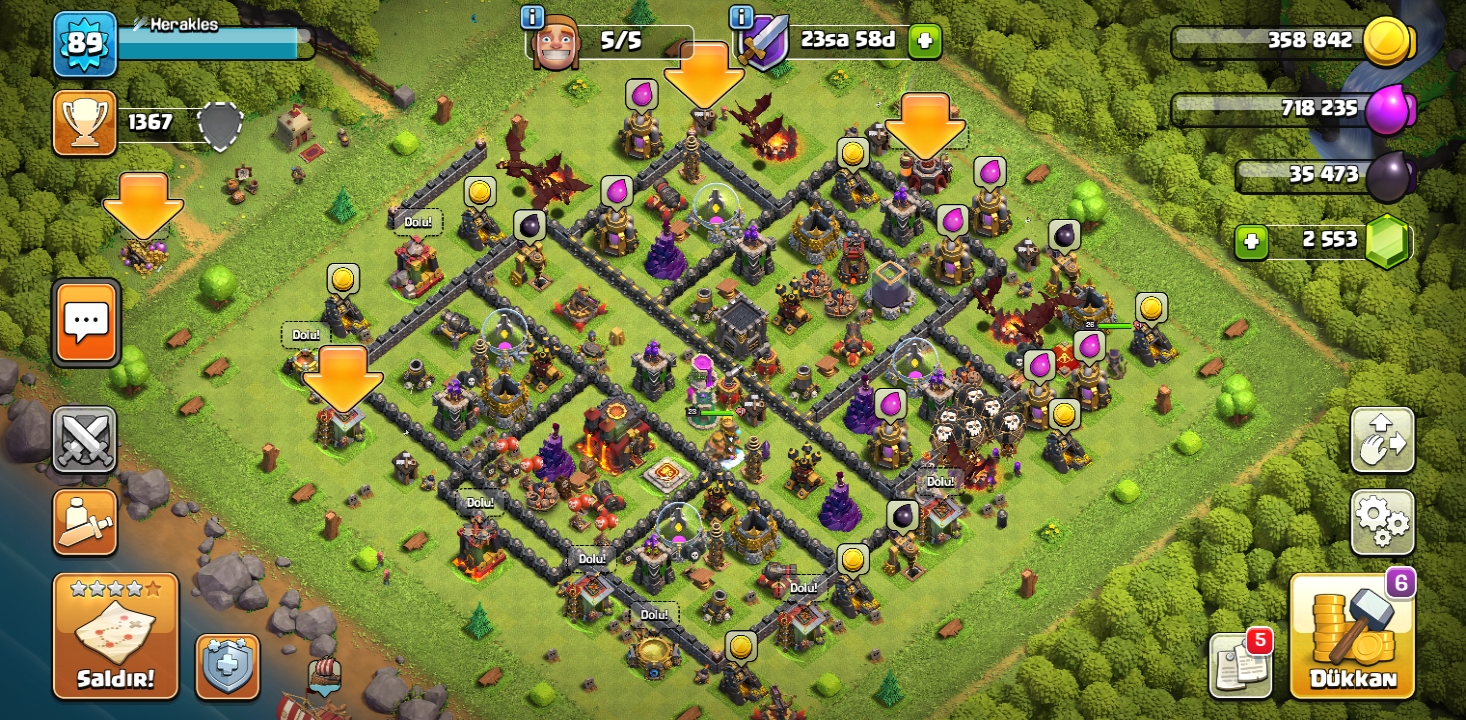The image size is (1466, 720).
Task: Open the settings gears menu
Action: coord(1382,522)
